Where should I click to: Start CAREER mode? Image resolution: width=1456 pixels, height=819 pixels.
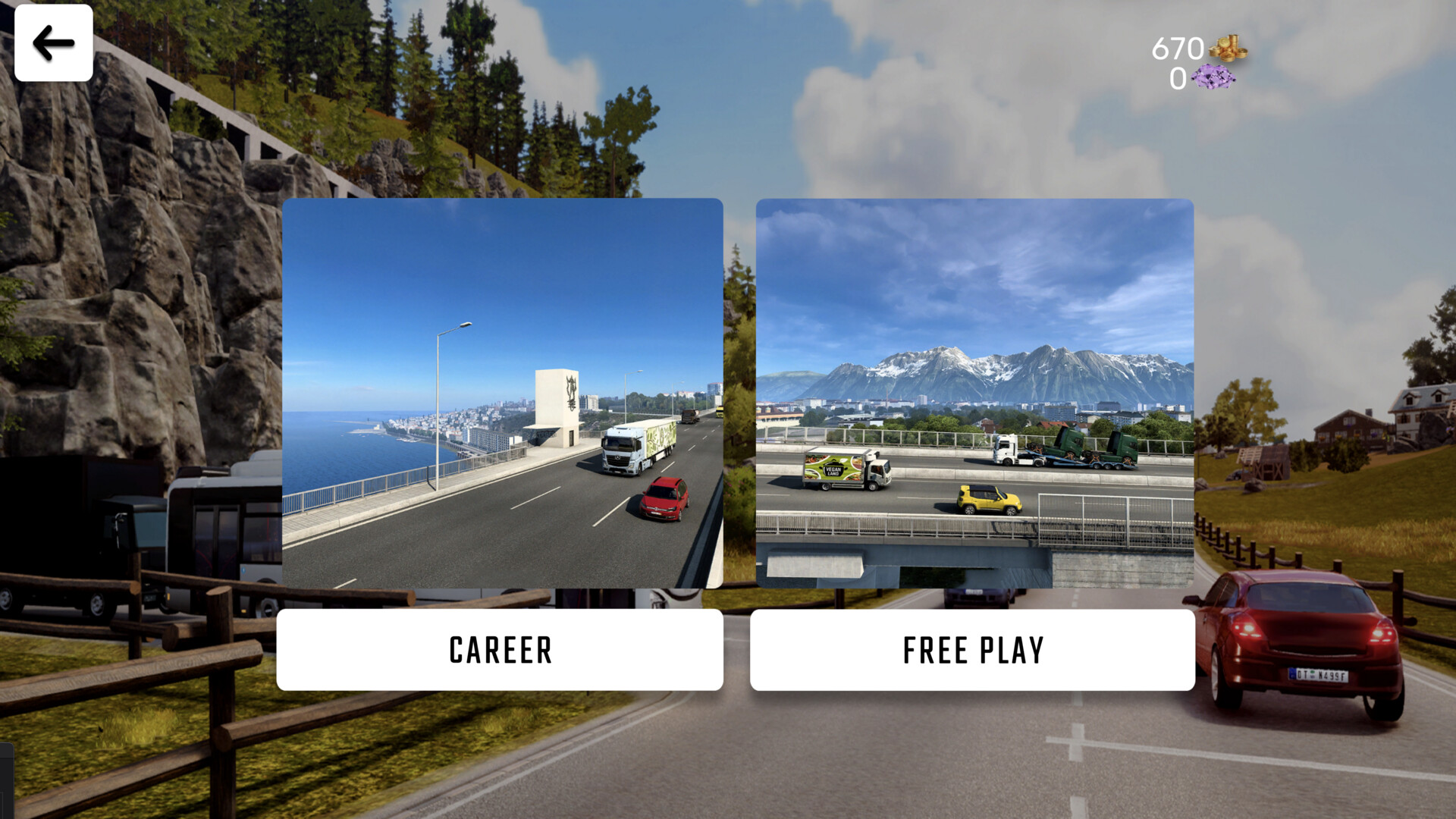[x=500, y=651]
